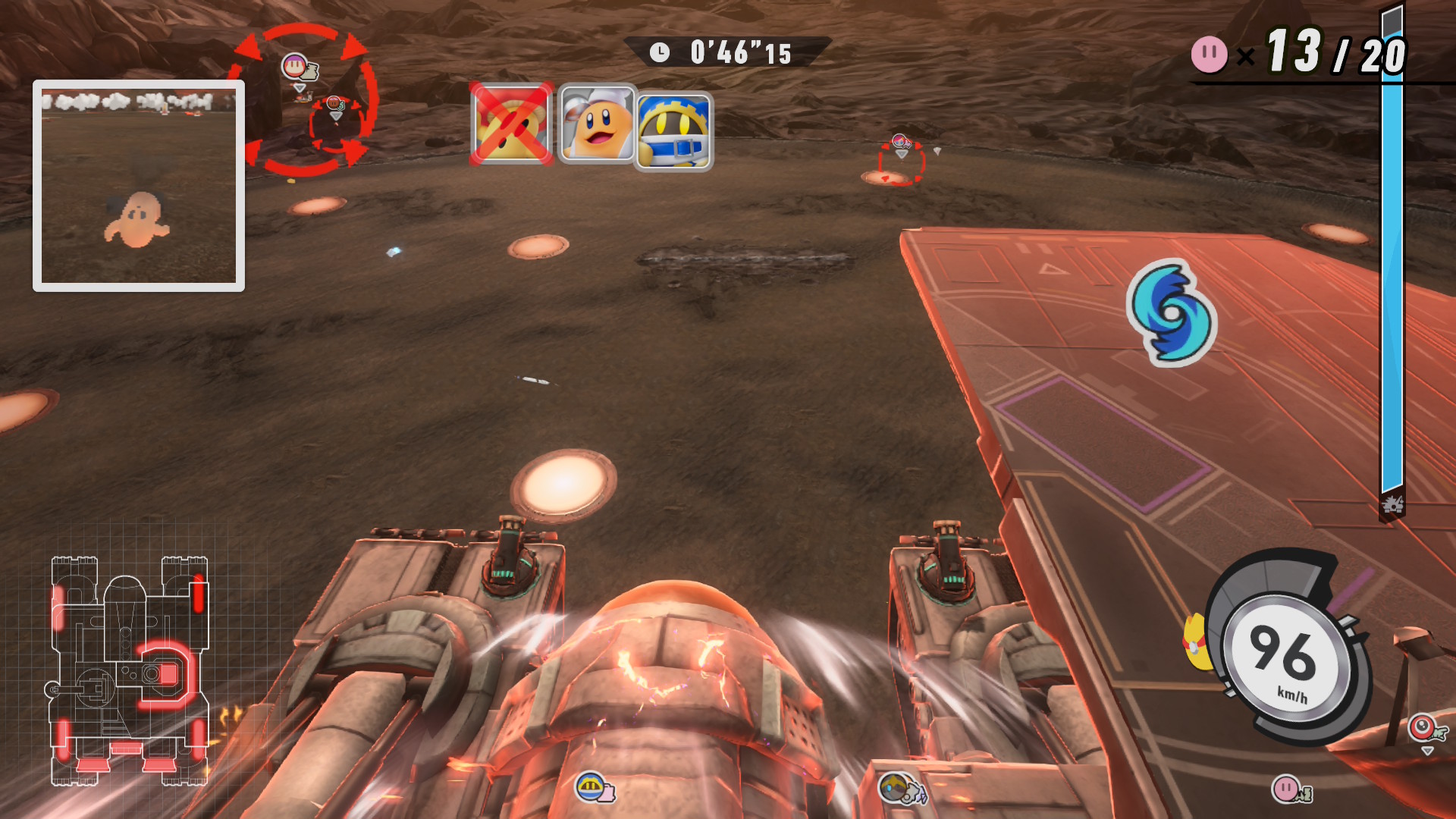This screenshot has width=1456, height=819.
Task: Select the crossed-out defeated rider portrait
Action: pos(510,124)
